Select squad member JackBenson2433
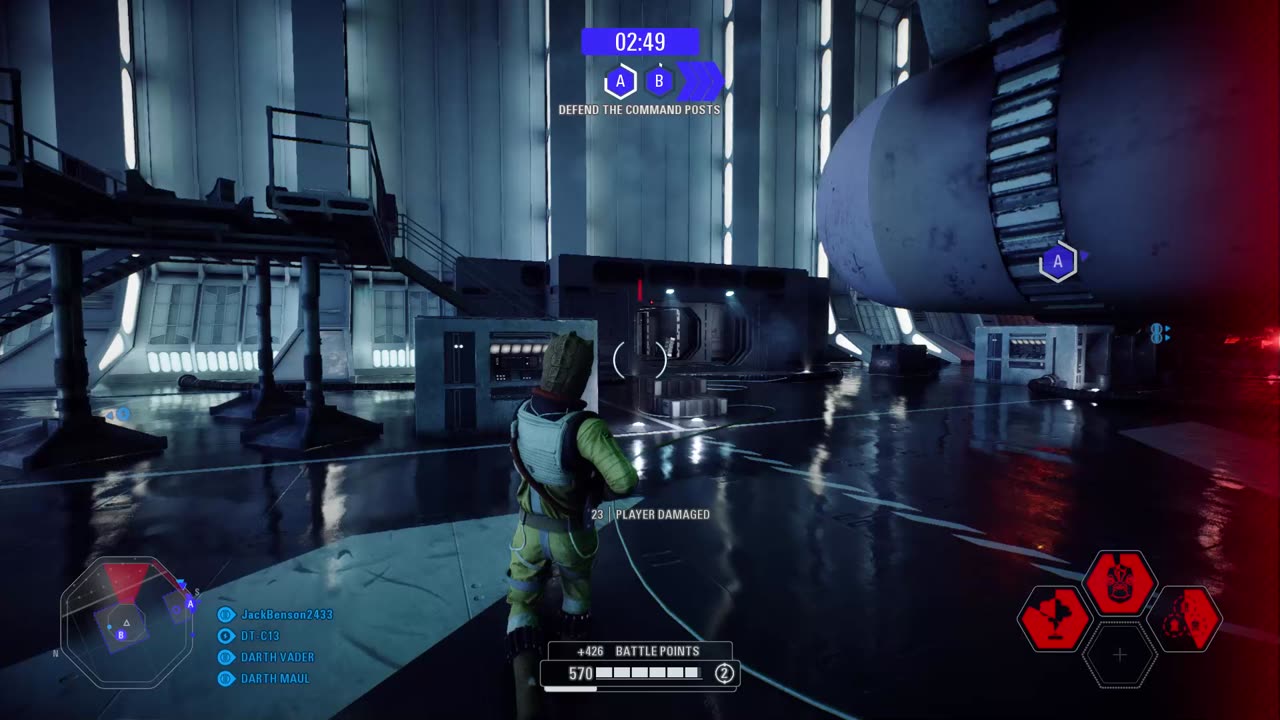 pos(286,615)
